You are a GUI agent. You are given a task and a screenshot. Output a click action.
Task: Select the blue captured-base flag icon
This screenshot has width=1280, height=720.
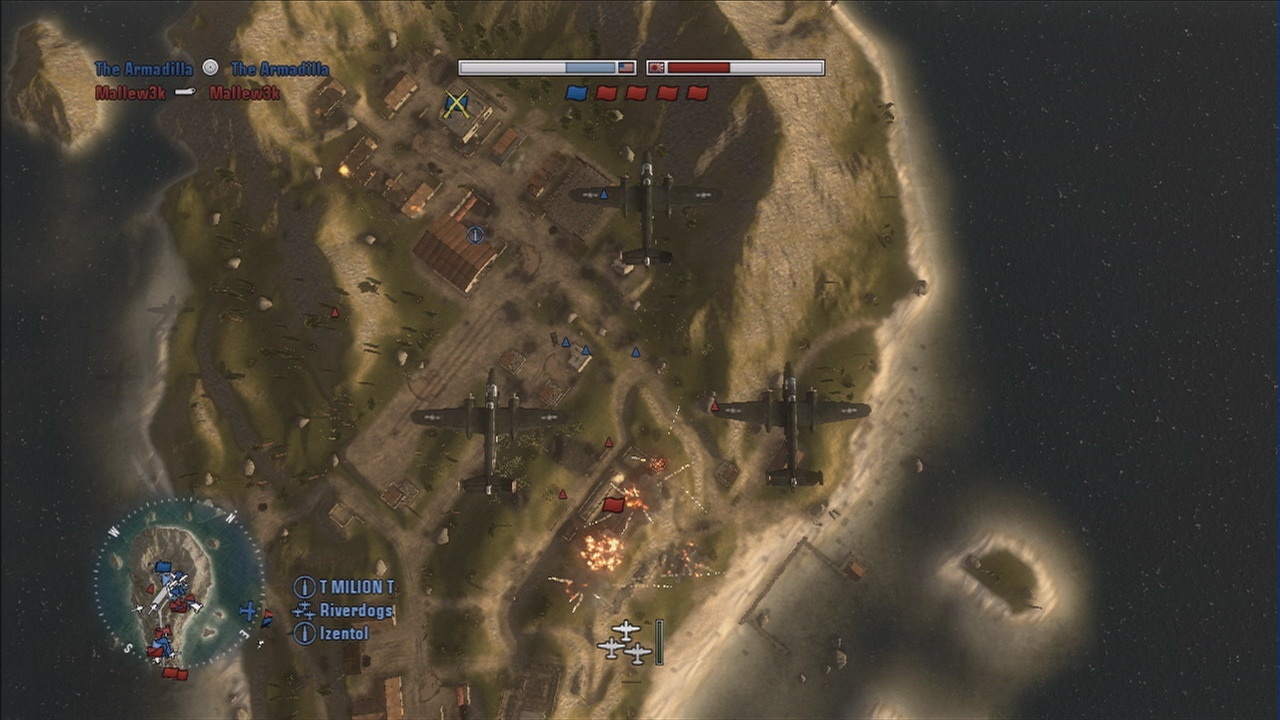point(575,93)
